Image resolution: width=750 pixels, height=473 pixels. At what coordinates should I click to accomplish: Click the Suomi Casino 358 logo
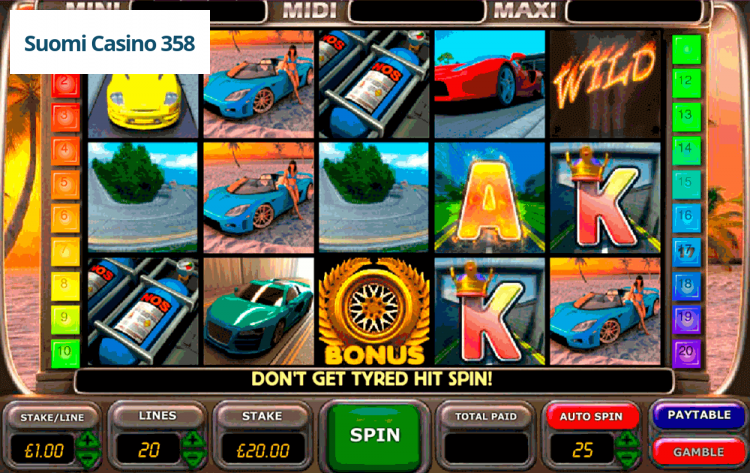(x=110, y=44)
